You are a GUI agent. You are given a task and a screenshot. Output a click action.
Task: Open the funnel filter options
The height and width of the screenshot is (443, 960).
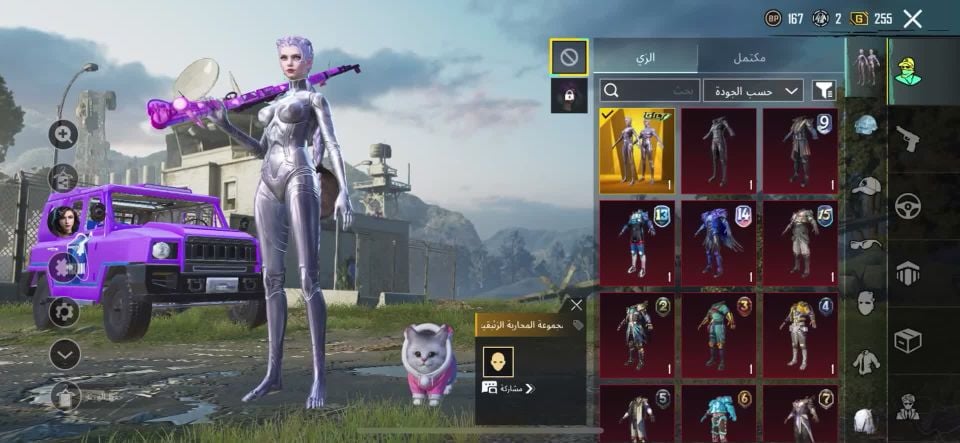824,90
